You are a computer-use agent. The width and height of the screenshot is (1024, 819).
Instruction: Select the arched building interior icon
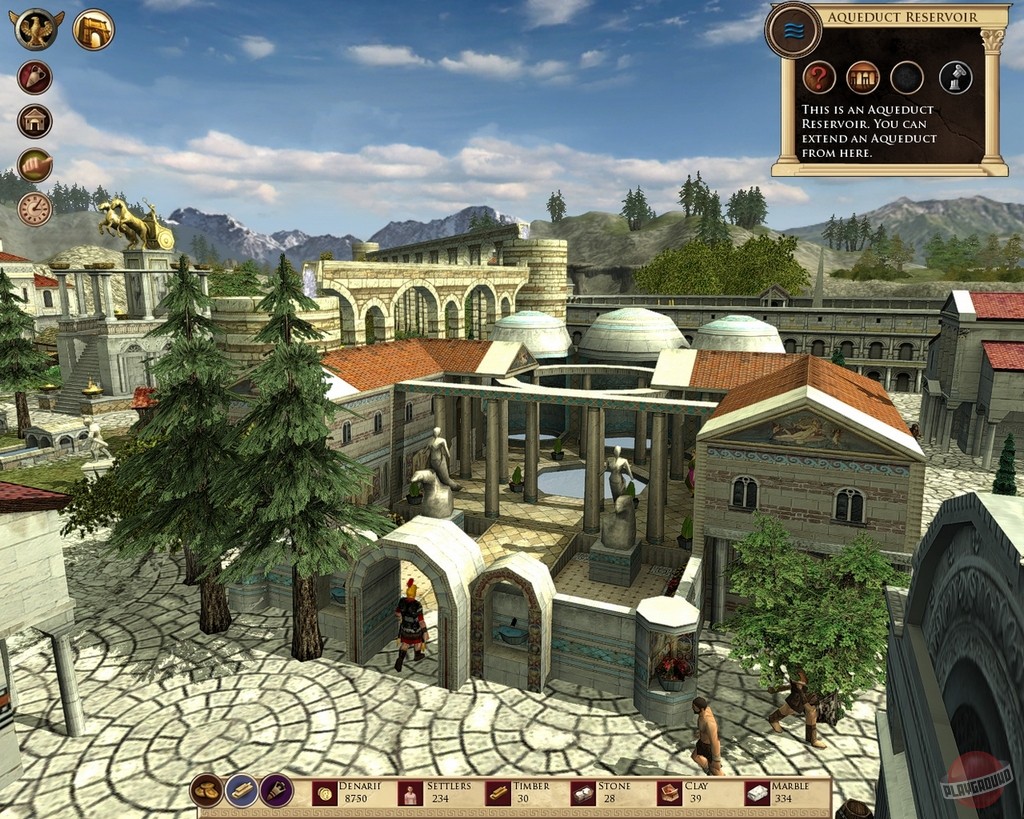[x=863, y=77]
